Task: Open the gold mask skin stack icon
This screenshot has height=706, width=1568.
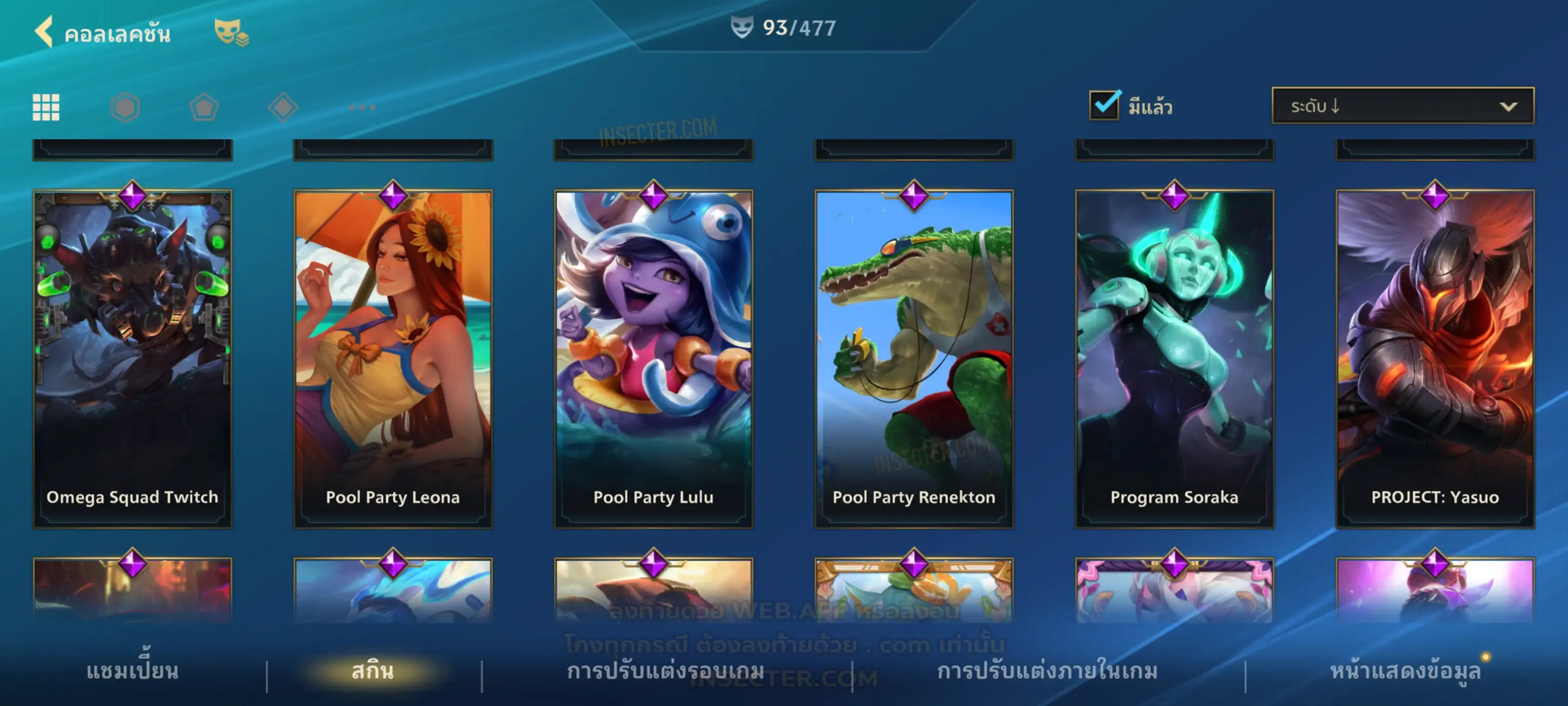Action: tap(231, 32)
